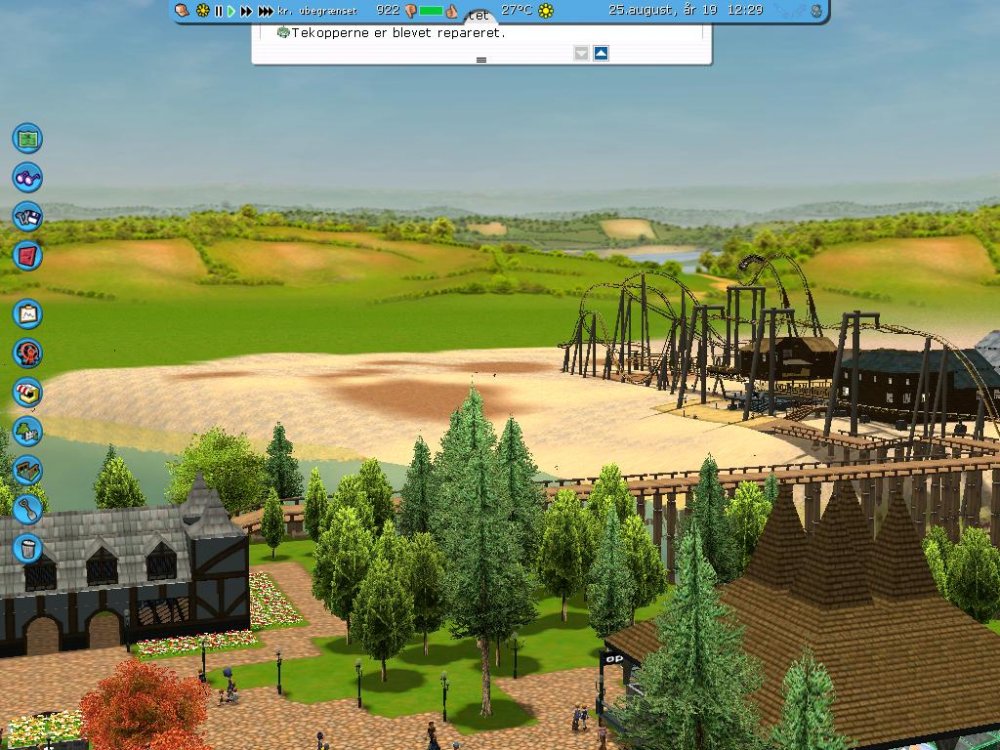Open the park management clipboard
The height and width of the screenshot is (750, 1000).
pyautogui.click(x=27, y=314)
